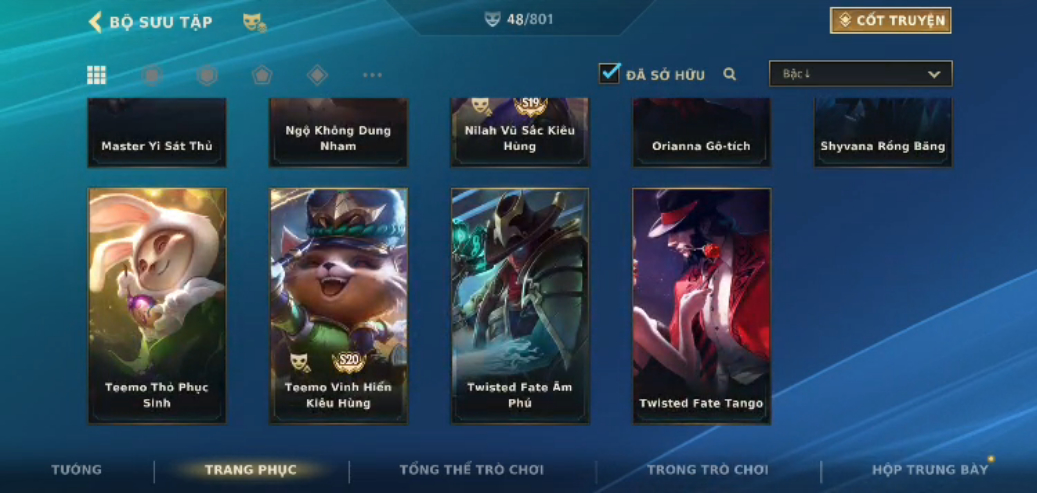1037x493 pixels.
Task: Switch to the Trong Trò Chơi tab
Action: click(707, 470)
